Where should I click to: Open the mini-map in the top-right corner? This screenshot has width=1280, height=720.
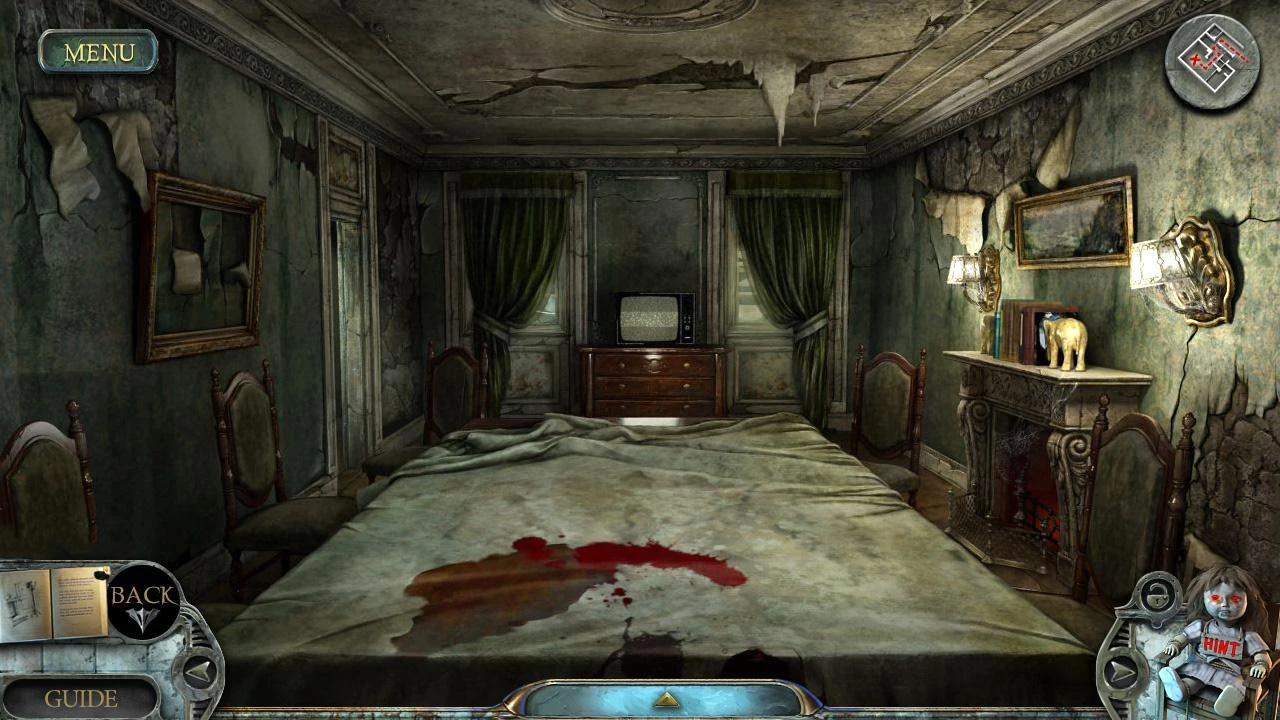tap(1212, 62)
